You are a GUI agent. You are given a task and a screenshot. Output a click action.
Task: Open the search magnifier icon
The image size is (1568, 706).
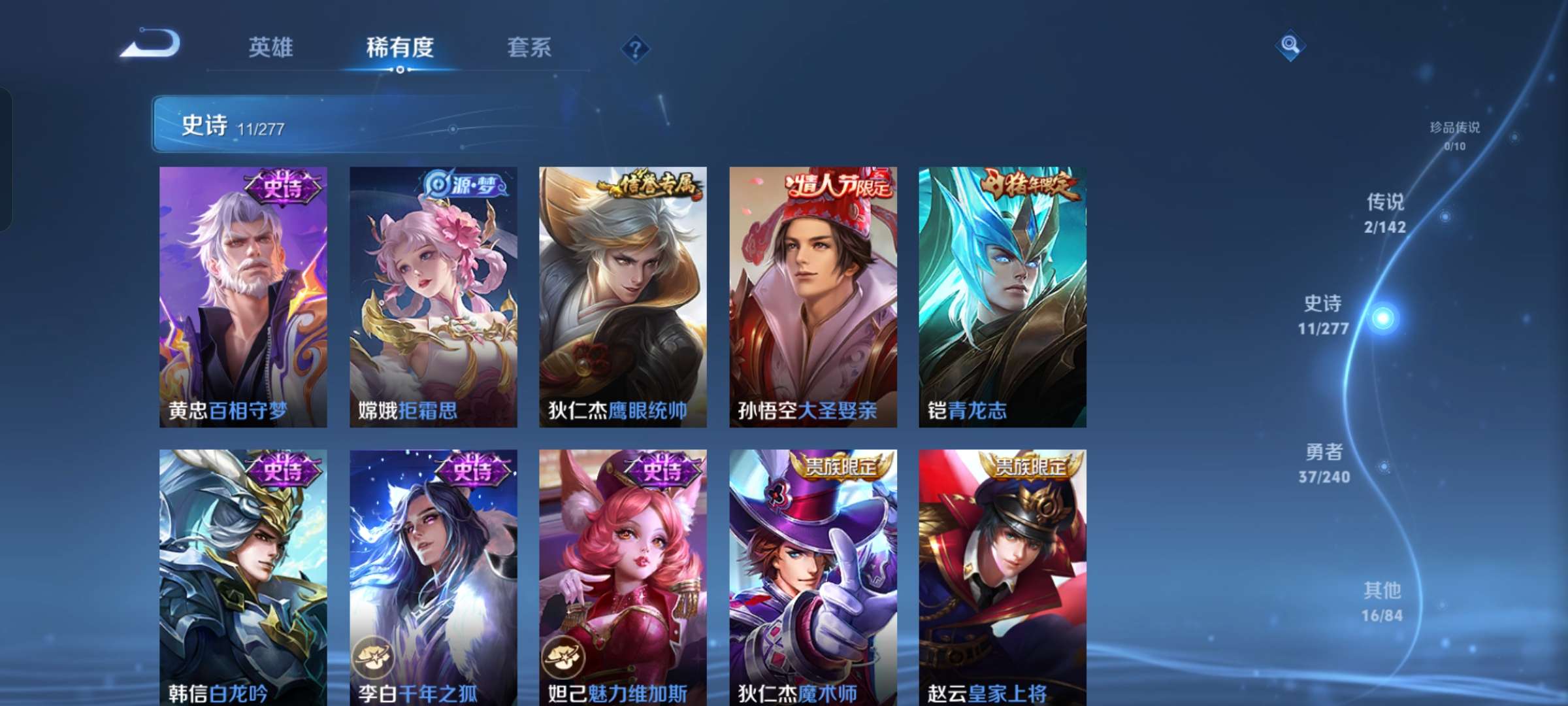pyautogui.click(x=1292, y=46)
